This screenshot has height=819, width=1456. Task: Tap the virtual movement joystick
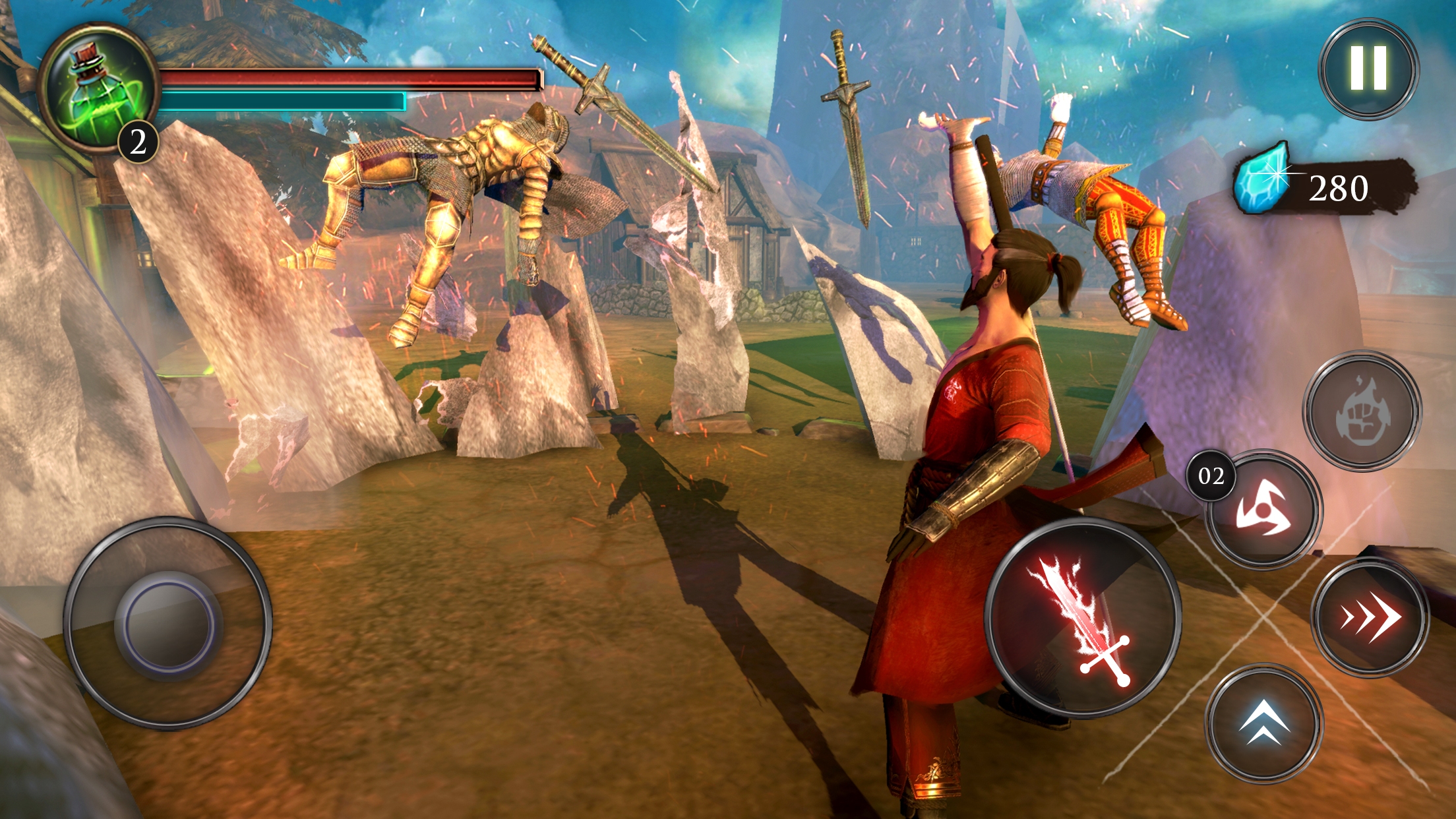click(x=168, y=622)
